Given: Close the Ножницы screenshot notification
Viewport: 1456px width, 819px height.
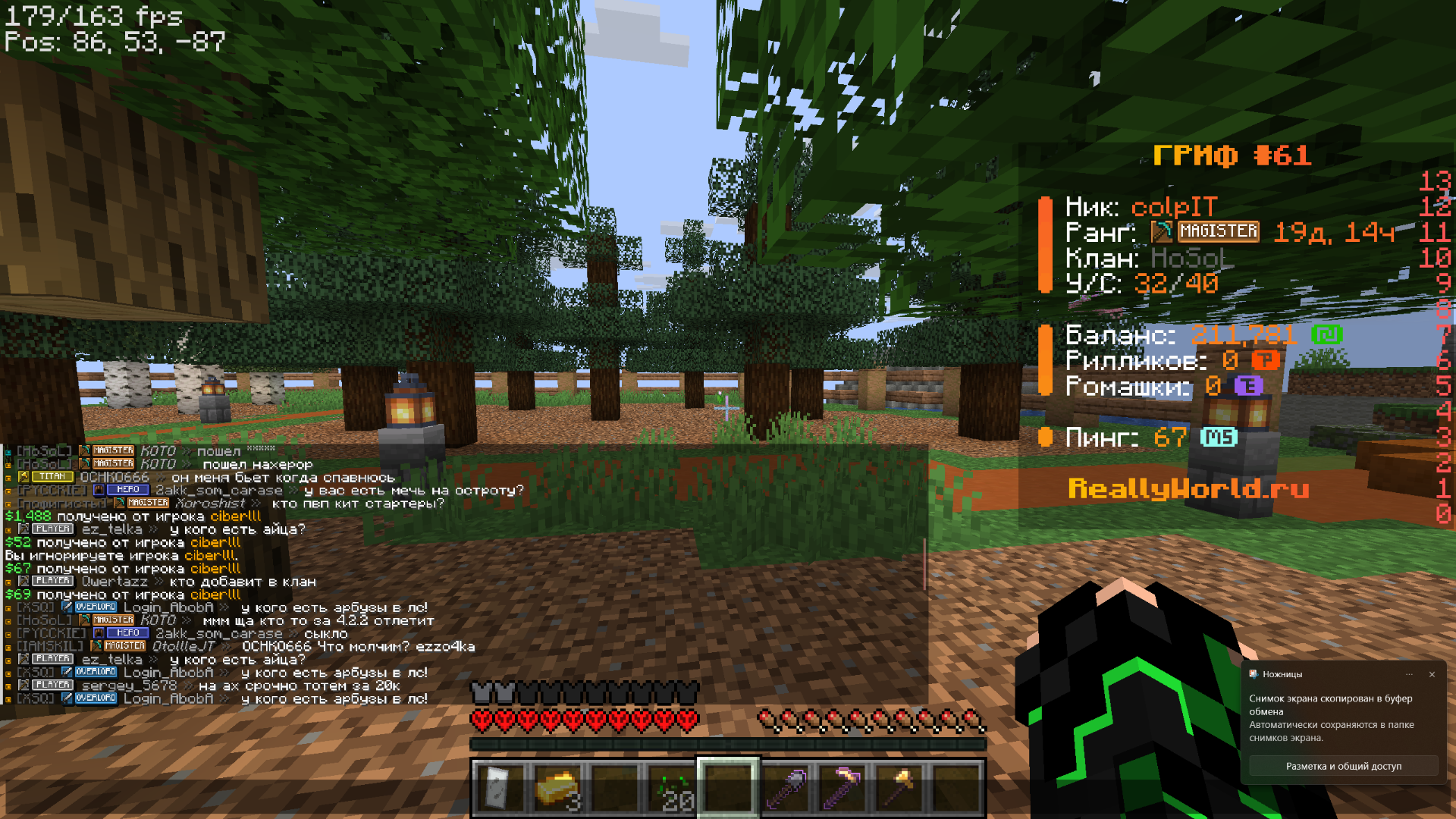Looking at the screenshot, I should pos(1432,674).
